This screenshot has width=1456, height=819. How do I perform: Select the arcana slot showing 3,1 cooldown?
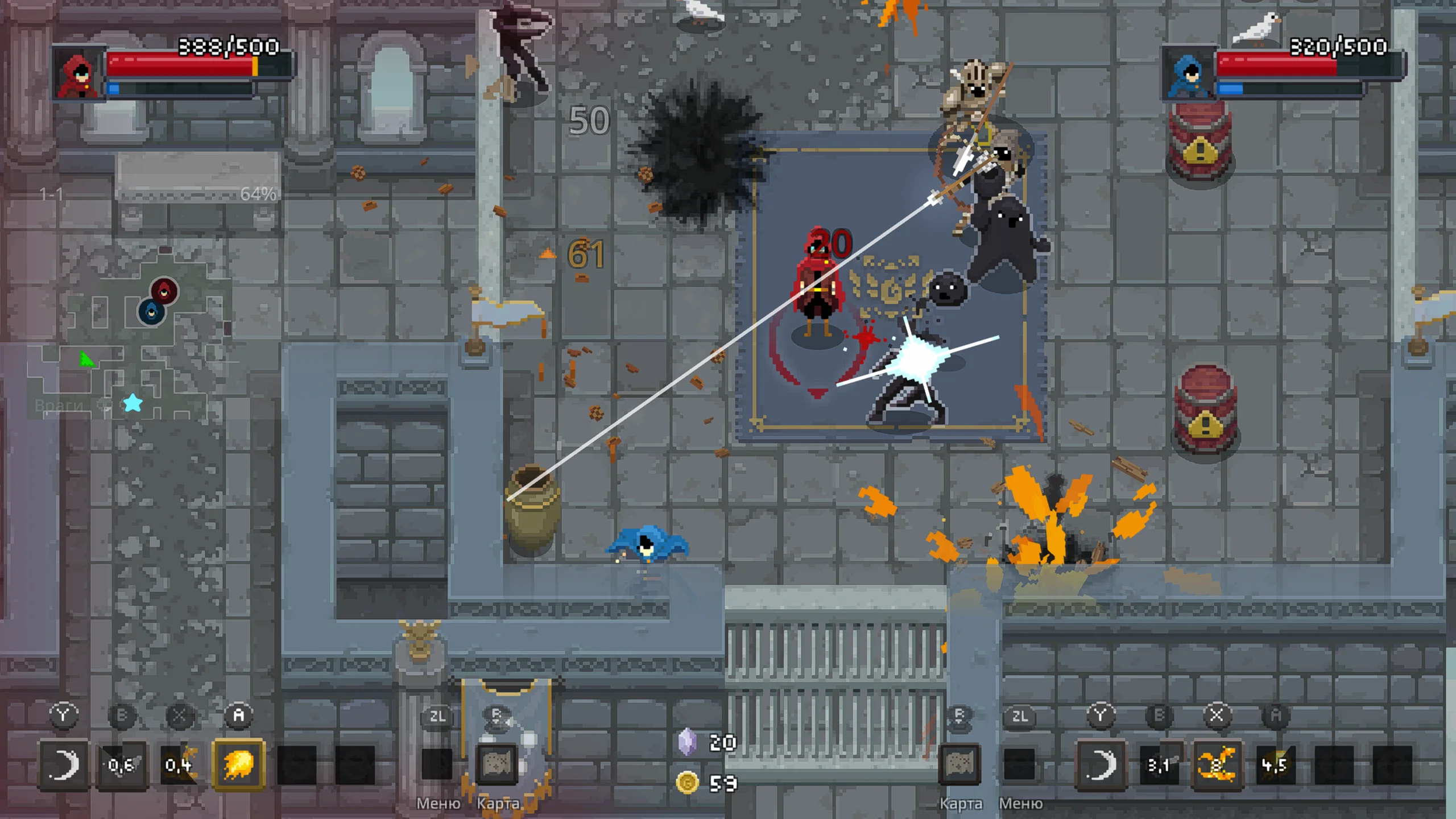tap(1158, 764)
